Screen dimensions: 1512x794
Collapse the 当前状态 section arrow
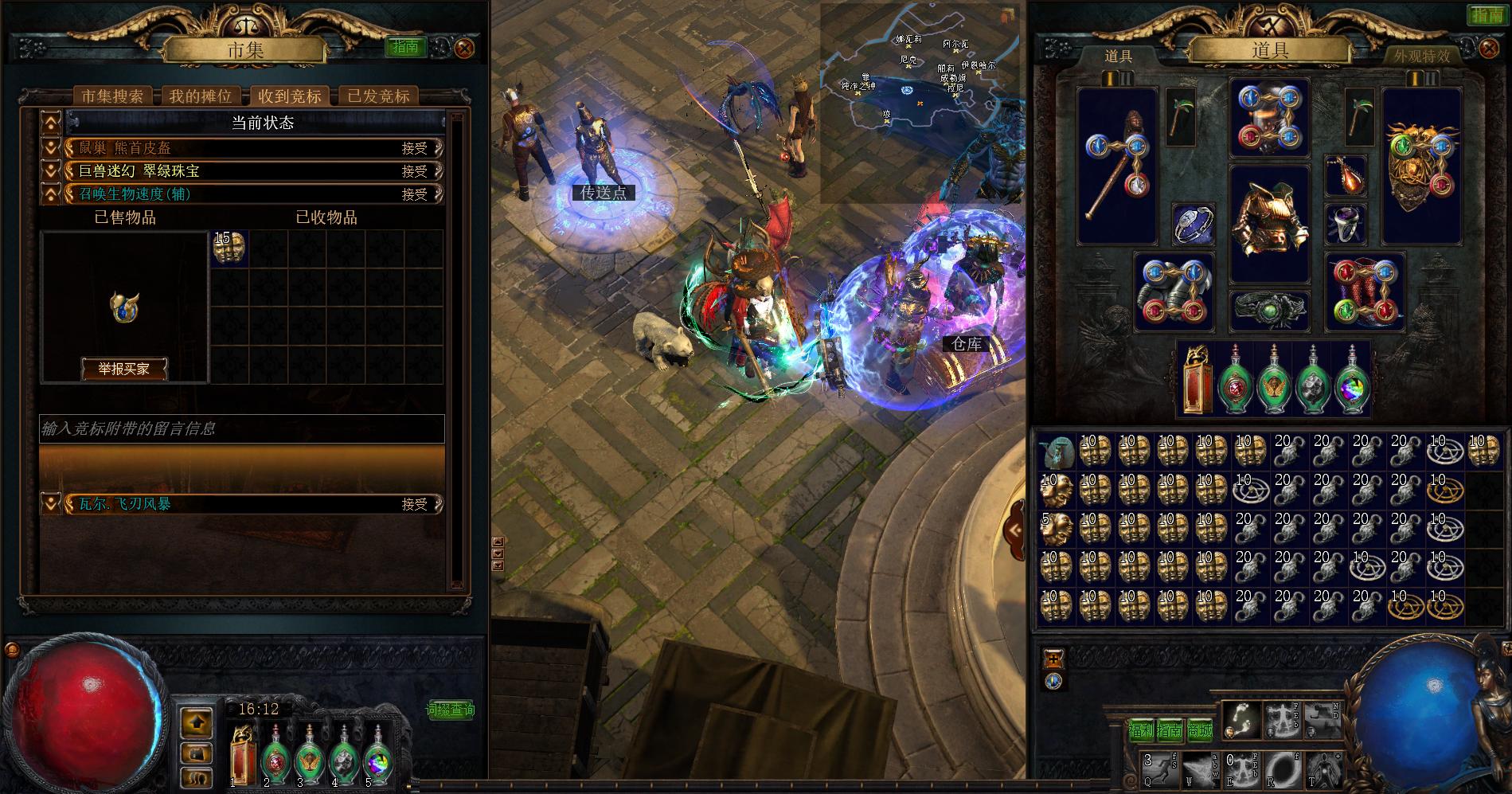coord(51,123)
